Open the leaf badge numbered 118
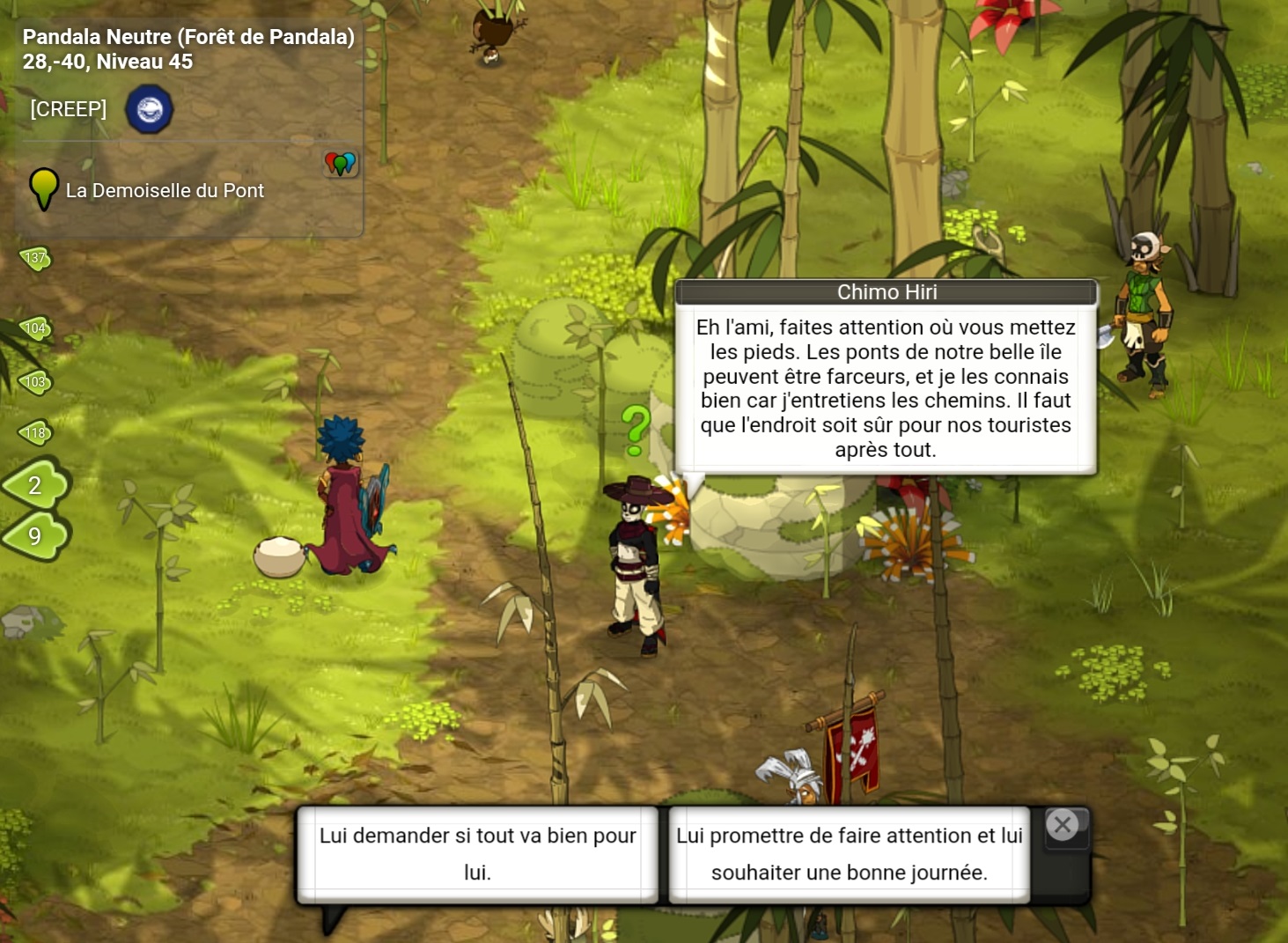 36,432
